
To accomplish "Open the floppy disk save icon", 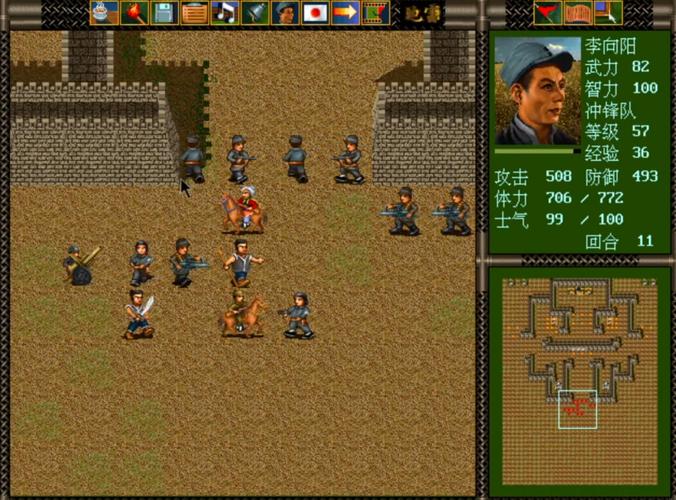I will click(164, 13).
